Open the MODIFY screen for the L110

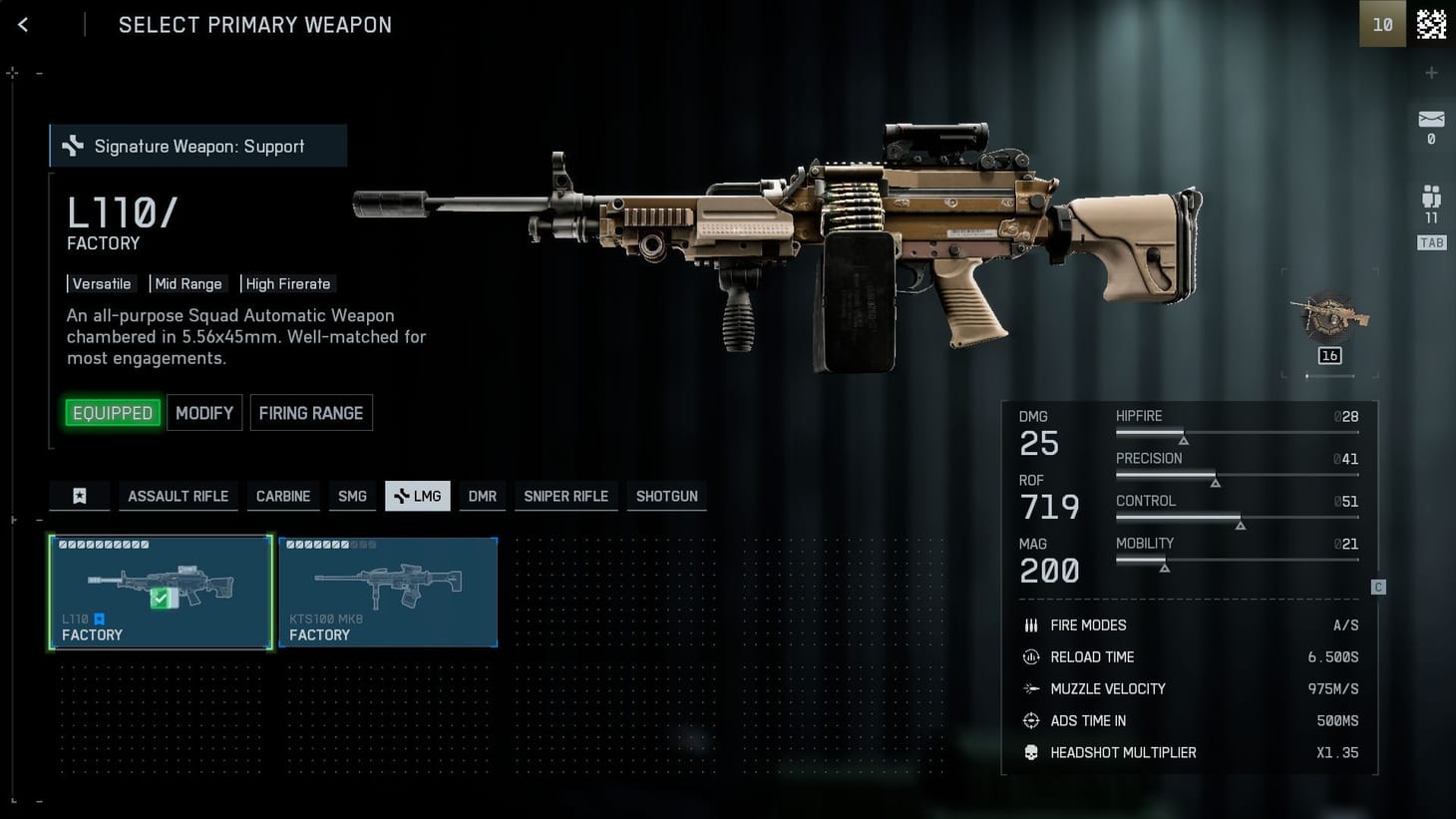pyautogui.click(x=203, y=412)
